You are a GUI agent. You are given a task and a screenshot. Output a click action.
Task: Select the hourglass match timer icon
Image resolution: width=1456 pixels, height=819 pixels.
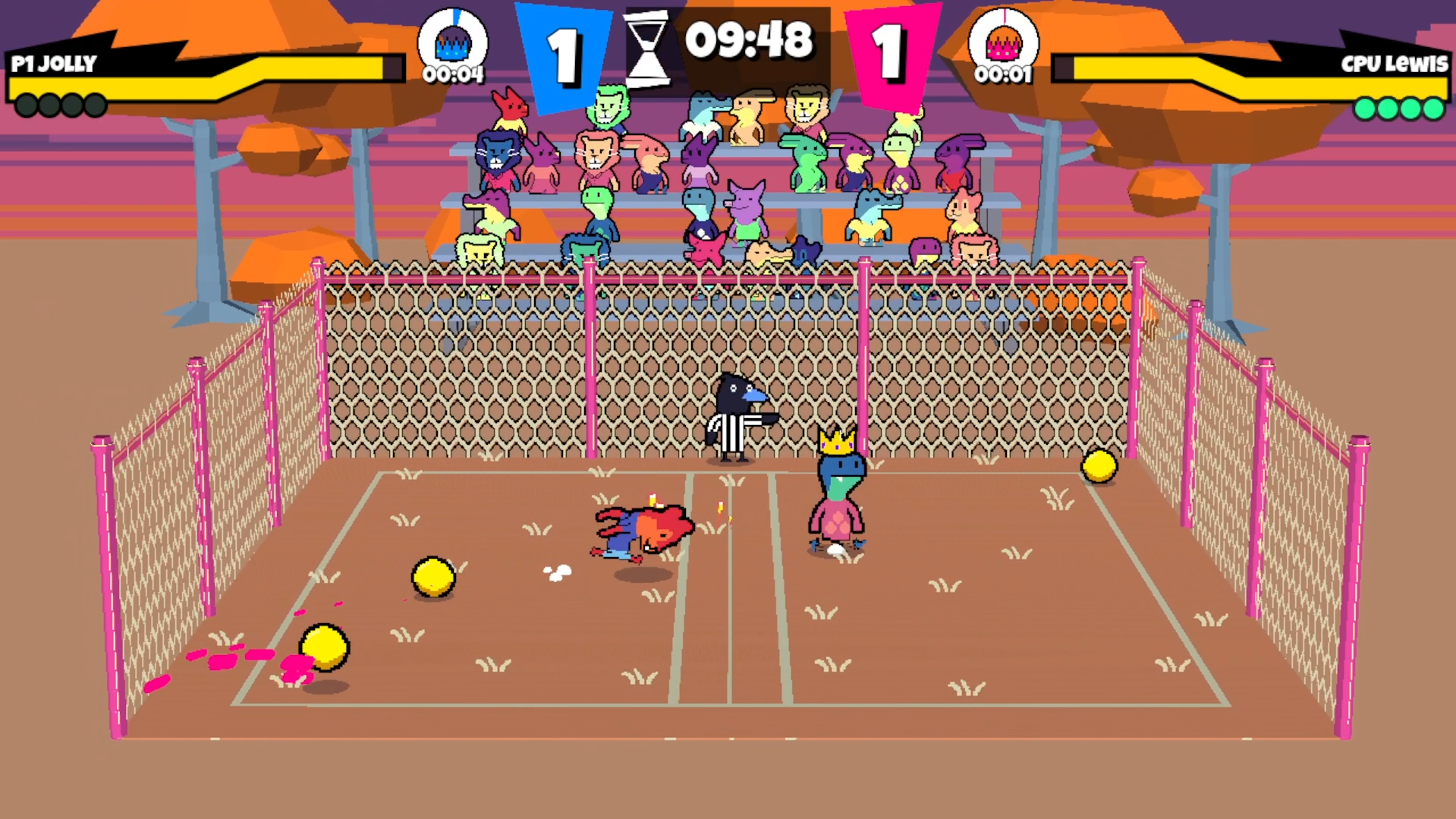[x=646, y=49]
